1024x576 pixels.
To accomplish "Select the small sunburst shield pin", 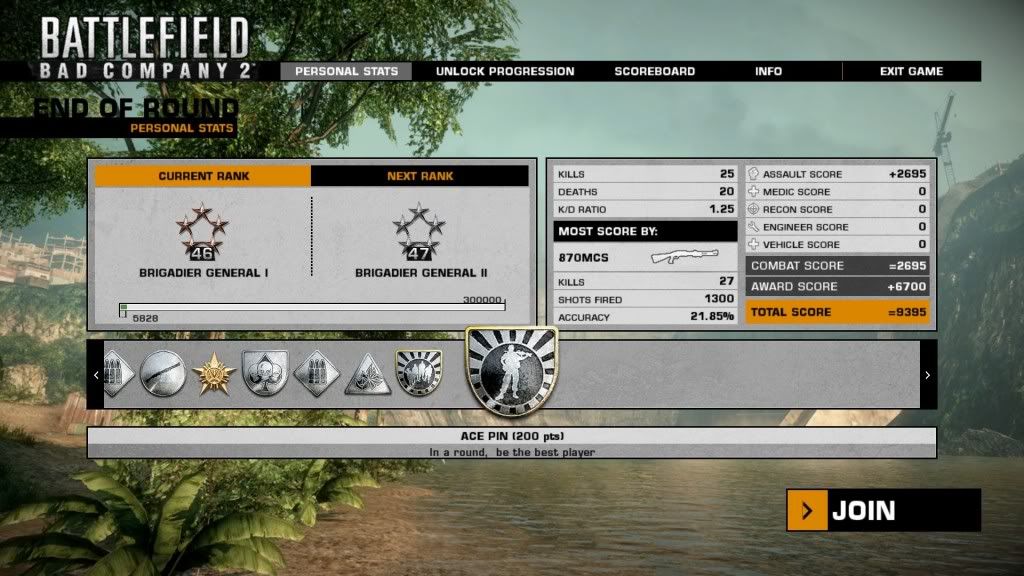I will (x=416, y=372).
